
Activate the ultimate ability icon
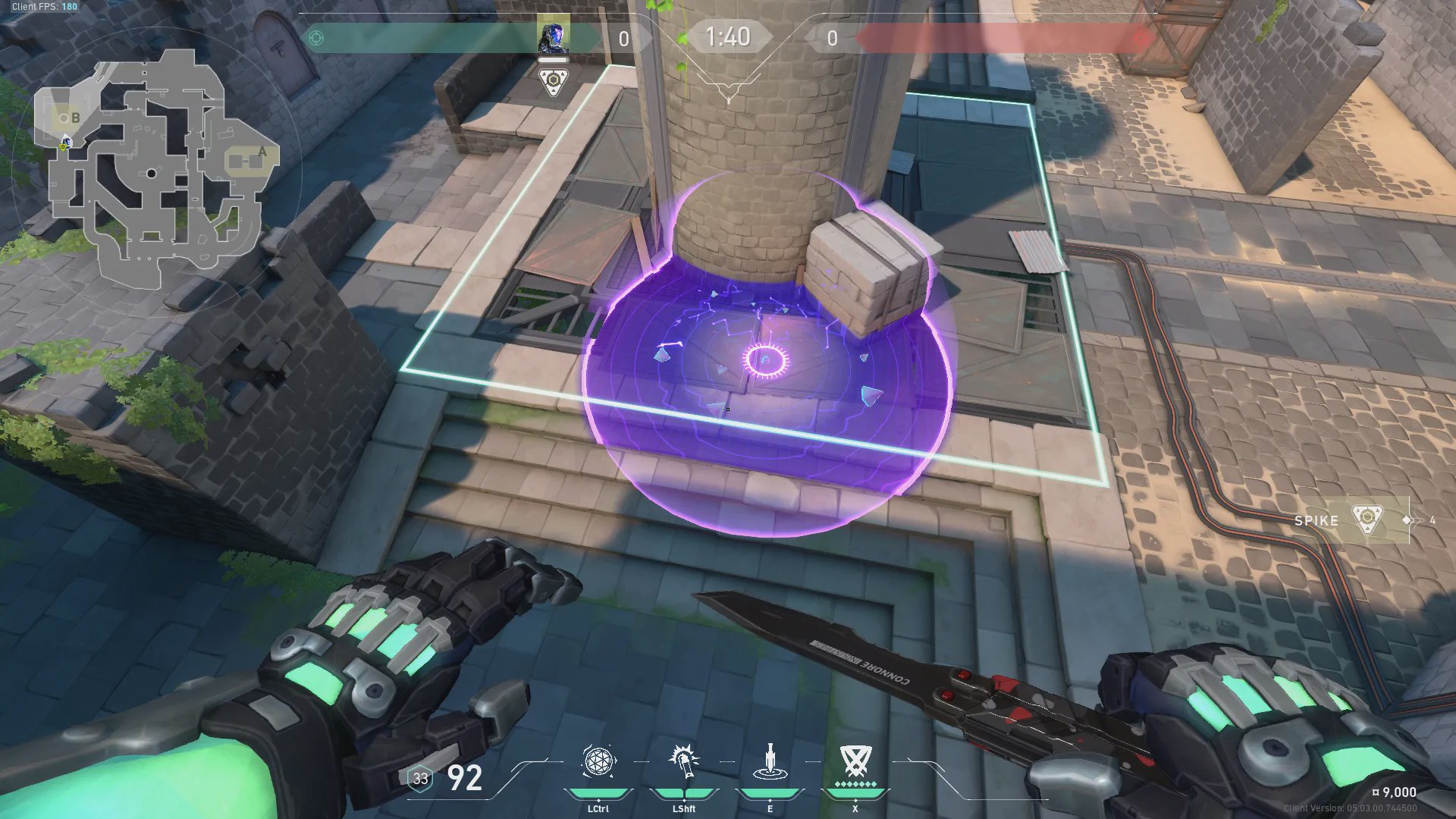[x=855, y=761]
